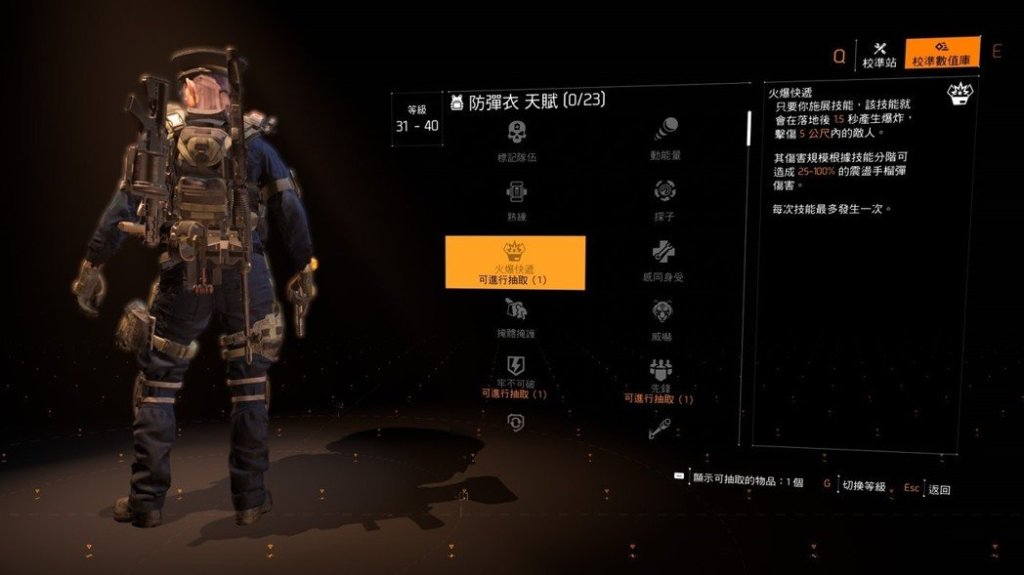
Task: Select the 牢不可破 talent
Action: (x=516, y=375)
